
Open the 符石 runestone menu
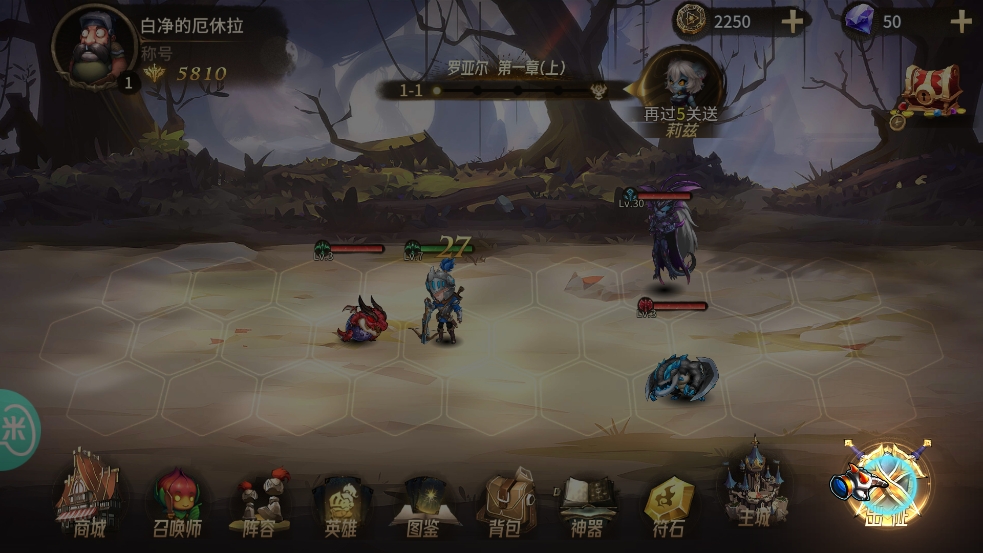tap(668, 505)
